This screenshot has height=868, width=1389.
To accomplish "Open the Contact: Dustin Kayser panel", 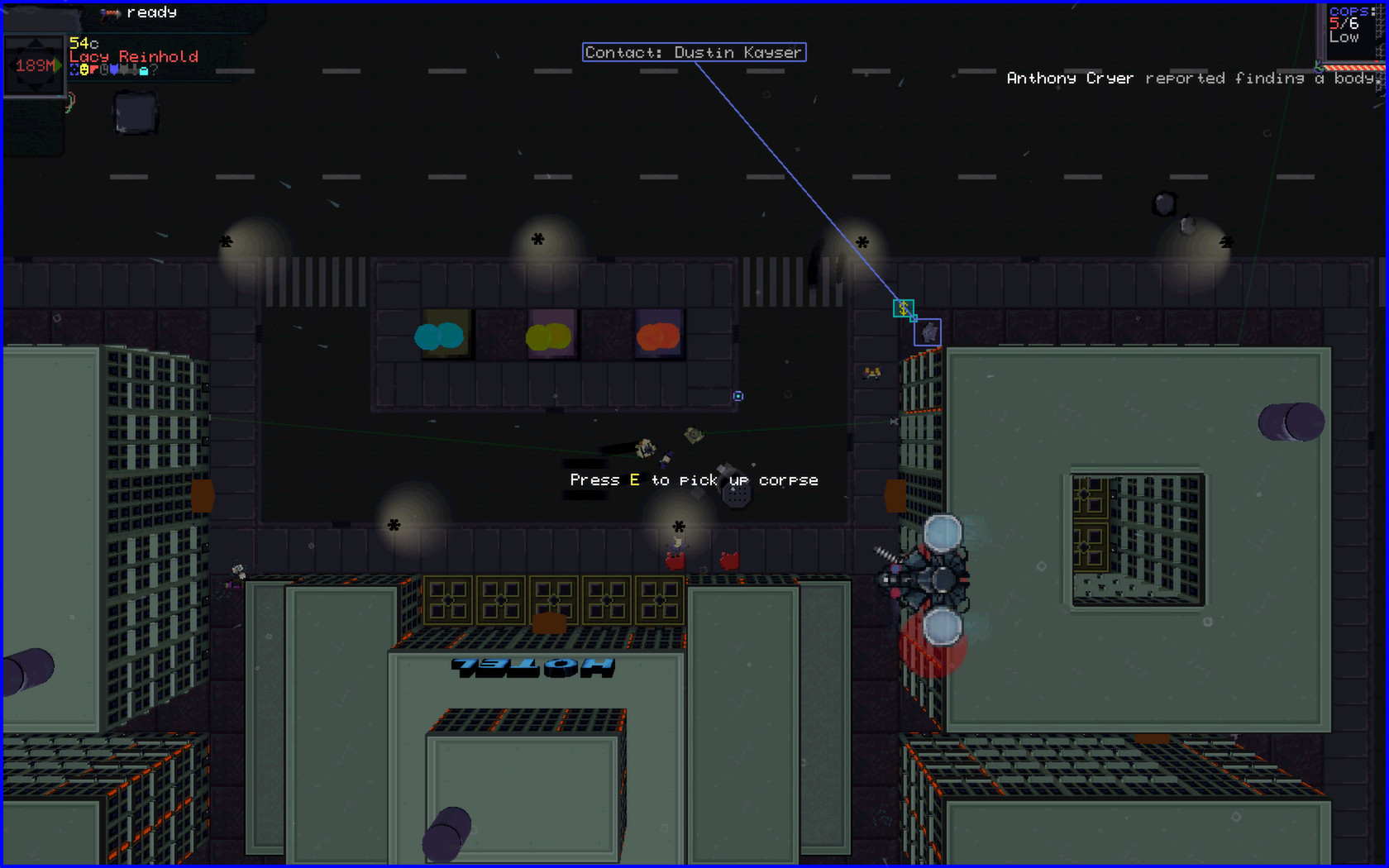I will 694,52.
